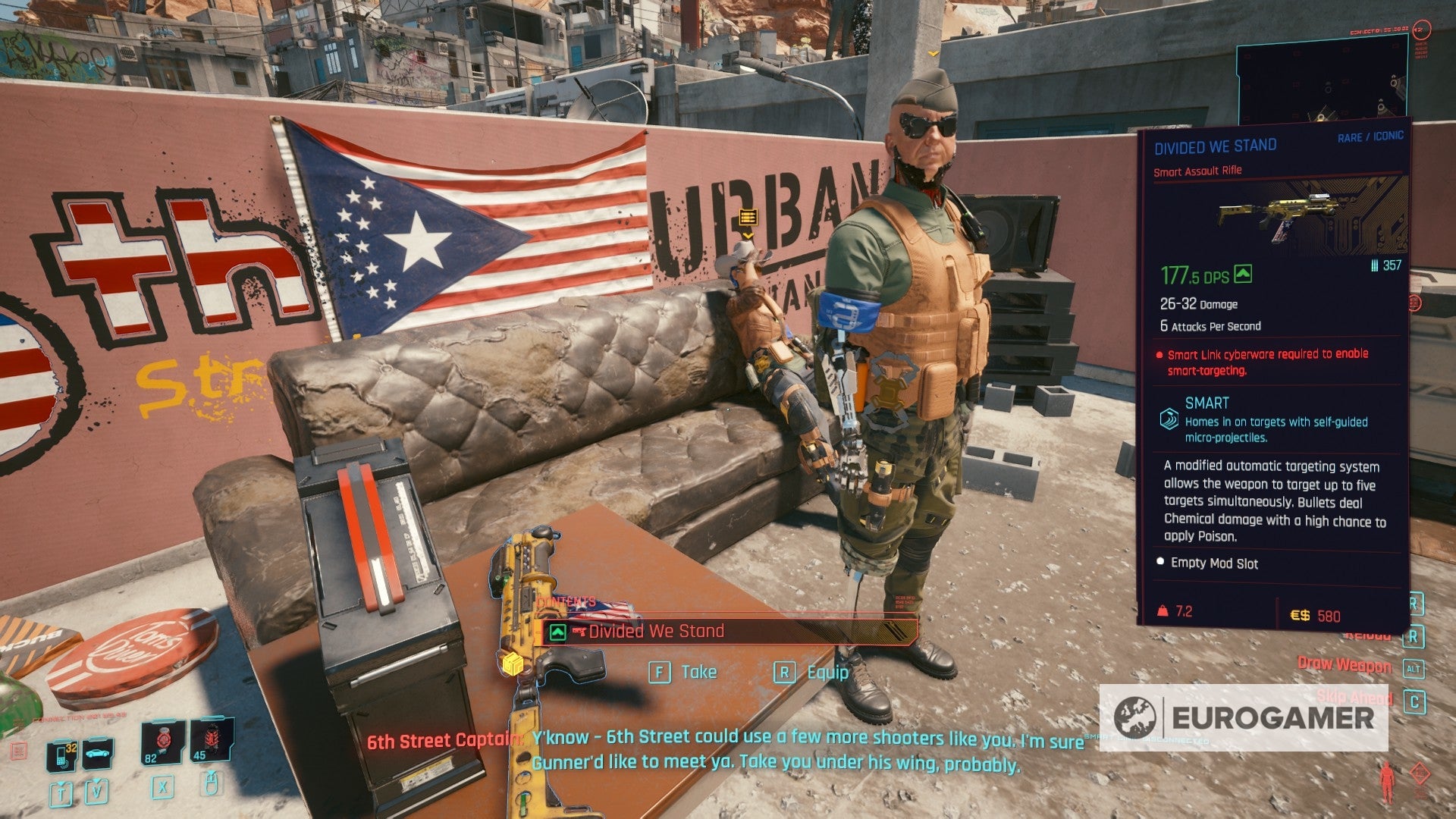Viewport: 1456px width, 819px height.
Task: Click the Smart weapon mode hexagon icon
Action: point(1171,418)
